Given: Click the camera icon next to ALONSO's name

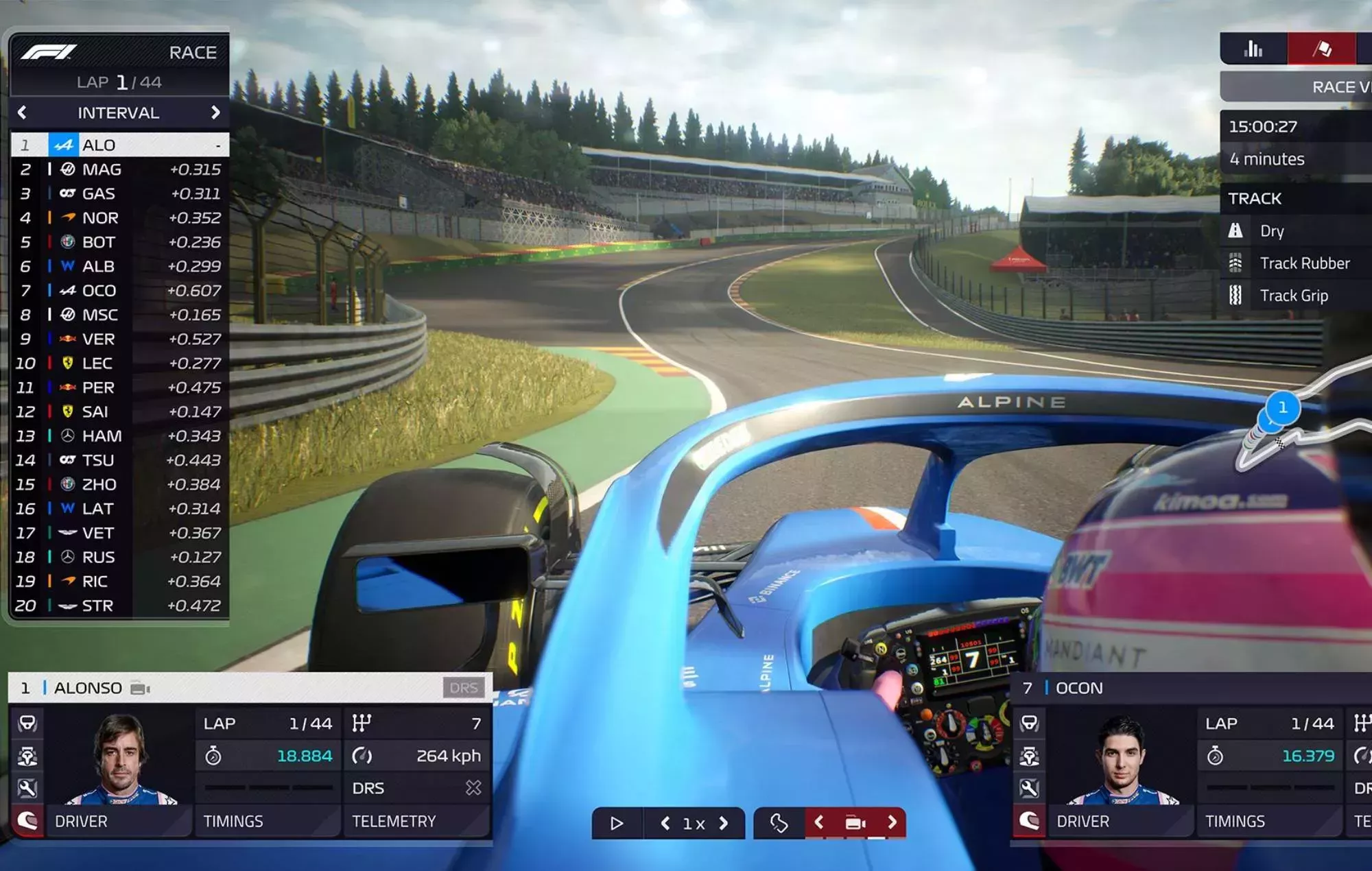Looking at the screenshot, I should click(139, 688).
